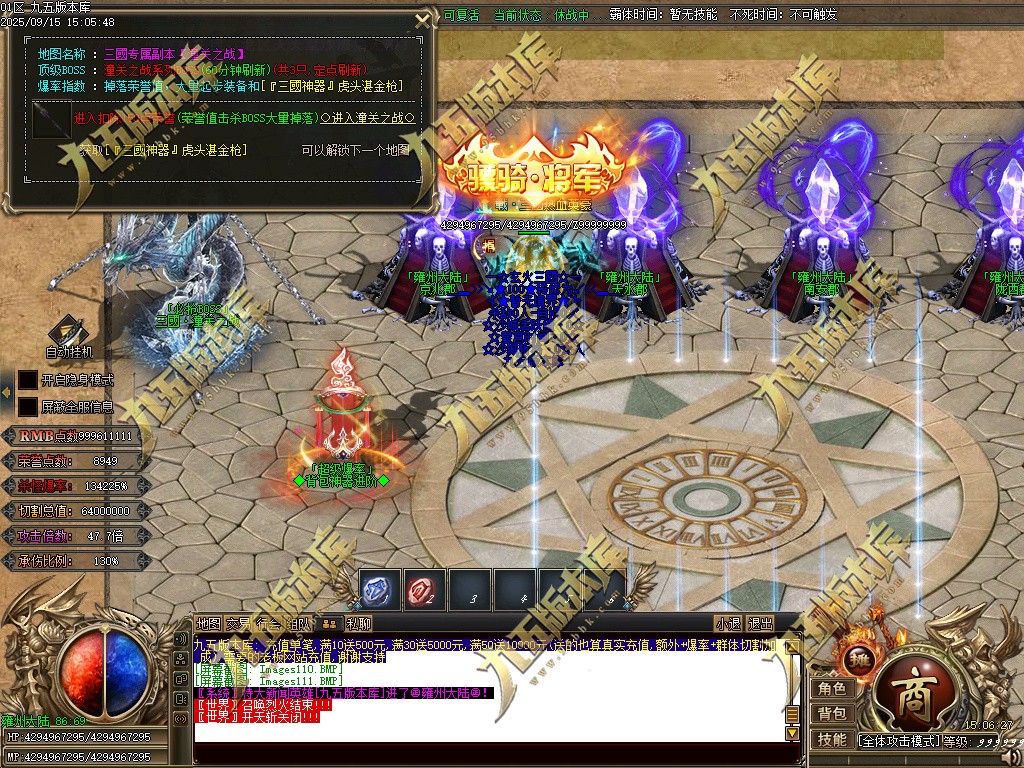Switch the 全体攻击模式 attack mode
The width and height of the screenshot is (1024, 768).
click(x=897, y=741)
